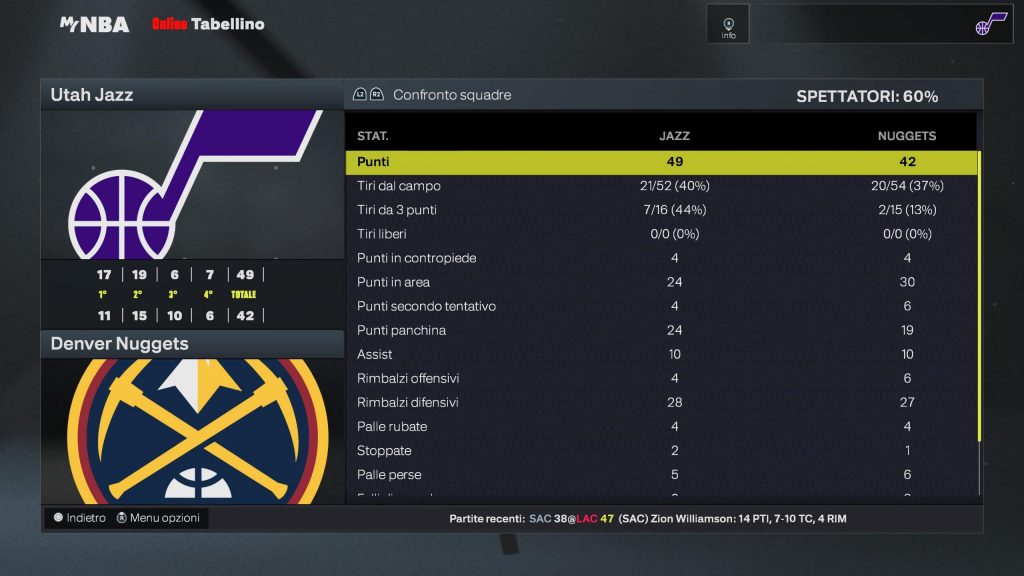Select the Tiri dal campo row

[660, 186]
